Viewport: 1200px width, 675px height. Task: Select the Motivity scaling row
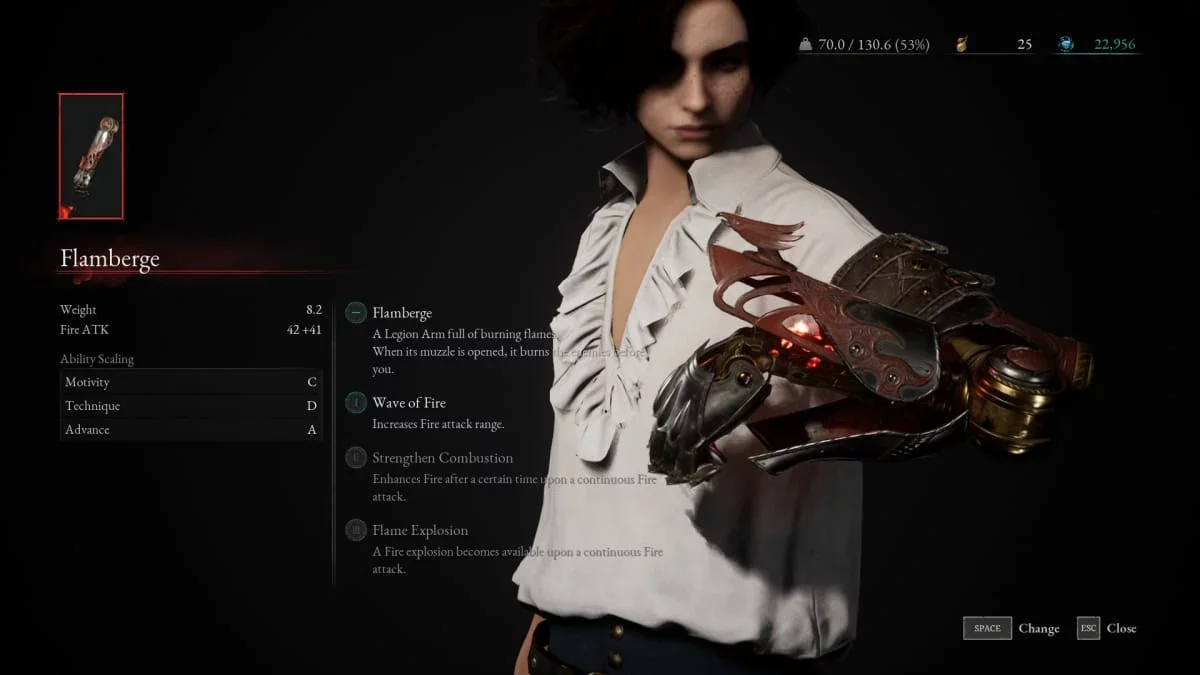190,382
